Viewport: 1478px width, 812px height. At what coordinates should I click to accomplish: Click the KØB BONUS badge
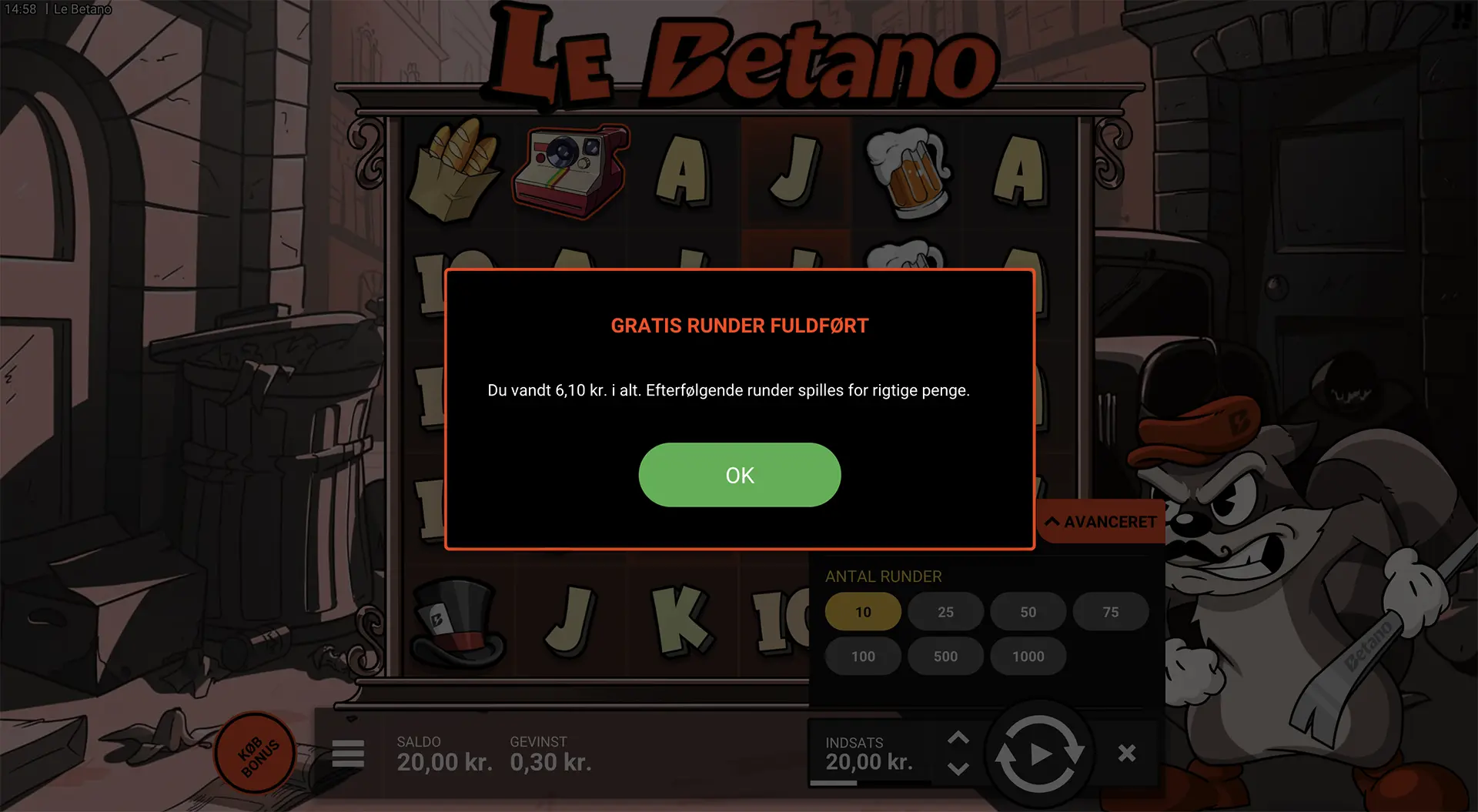click(256, 753)
